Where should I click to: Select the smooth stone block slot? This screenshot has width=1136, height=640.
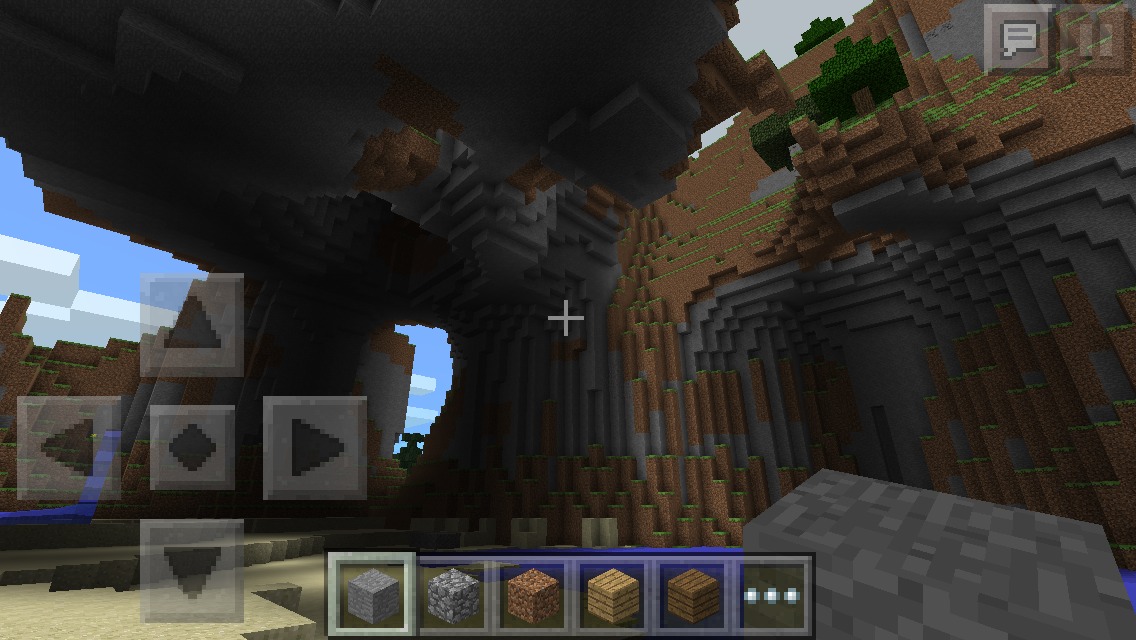372,595
